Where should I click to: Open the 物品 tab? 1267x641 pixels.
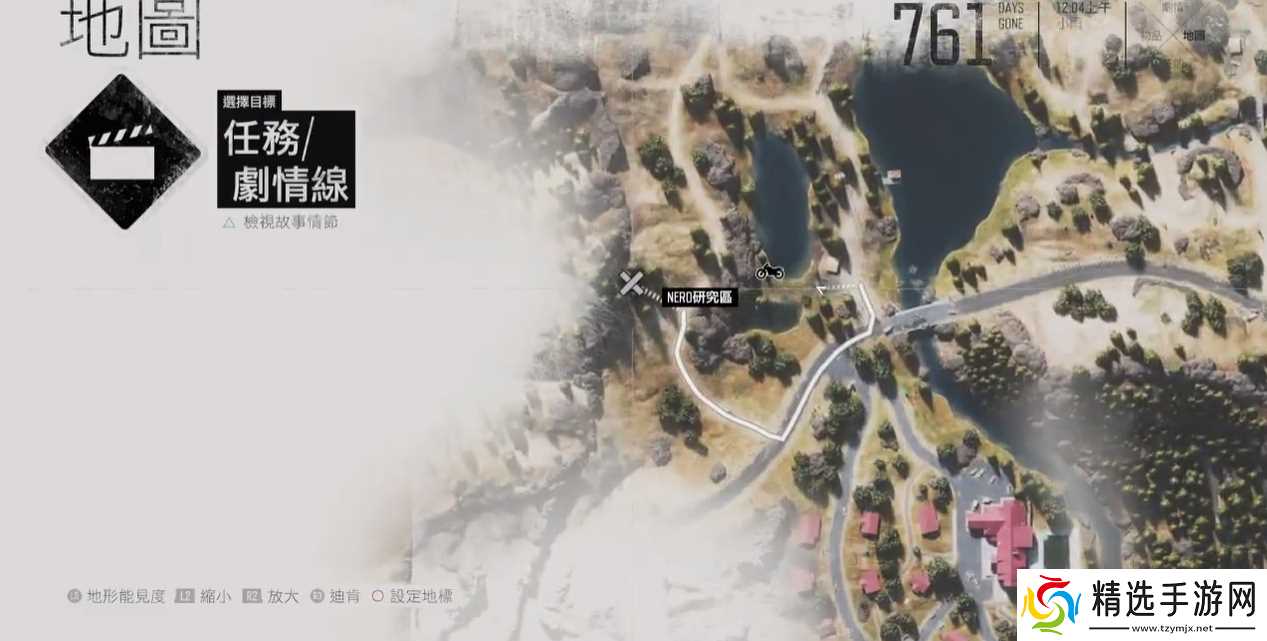pyautogui.click(x=1151, y=35)
